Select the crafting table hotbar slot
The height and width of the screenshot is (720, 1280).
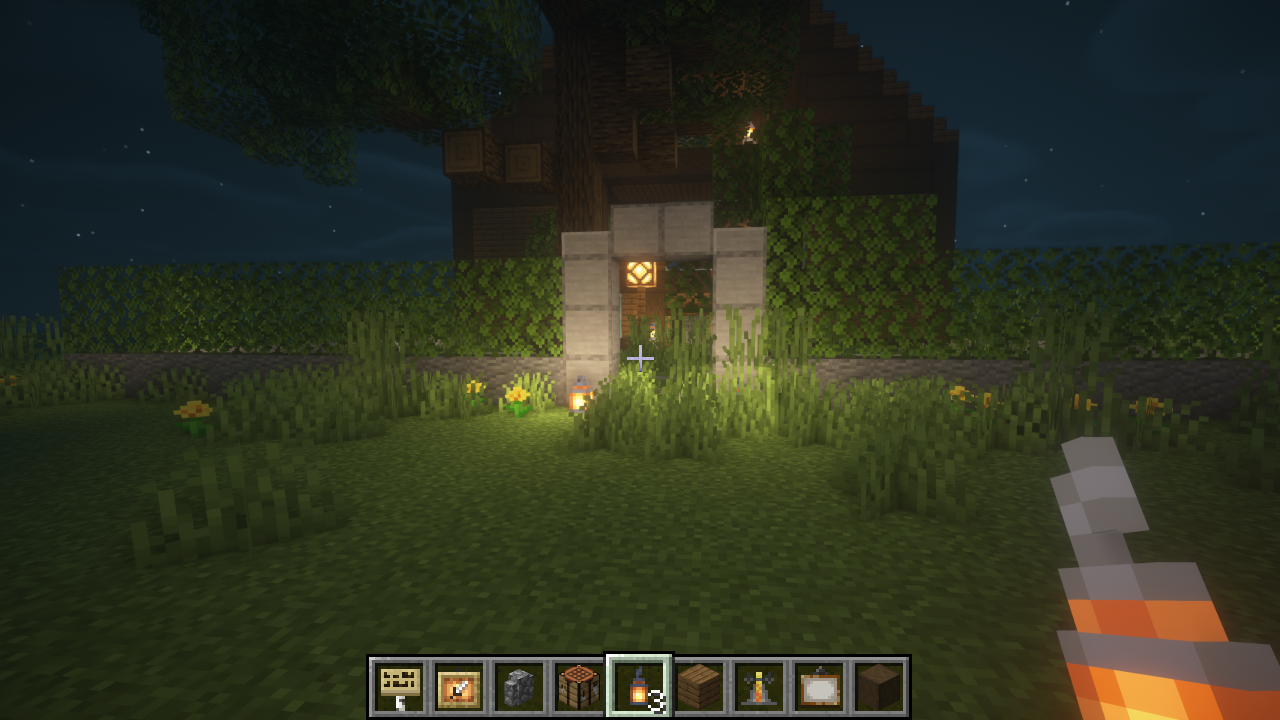[579, 687]
